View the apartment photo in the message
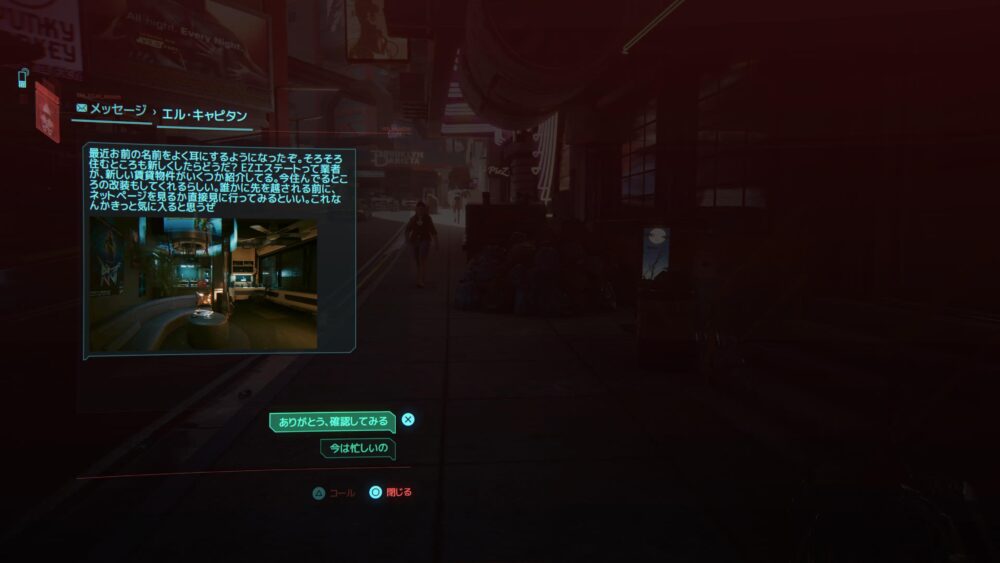The height and width of the screenshot is (563, 1000). point(203,284)
